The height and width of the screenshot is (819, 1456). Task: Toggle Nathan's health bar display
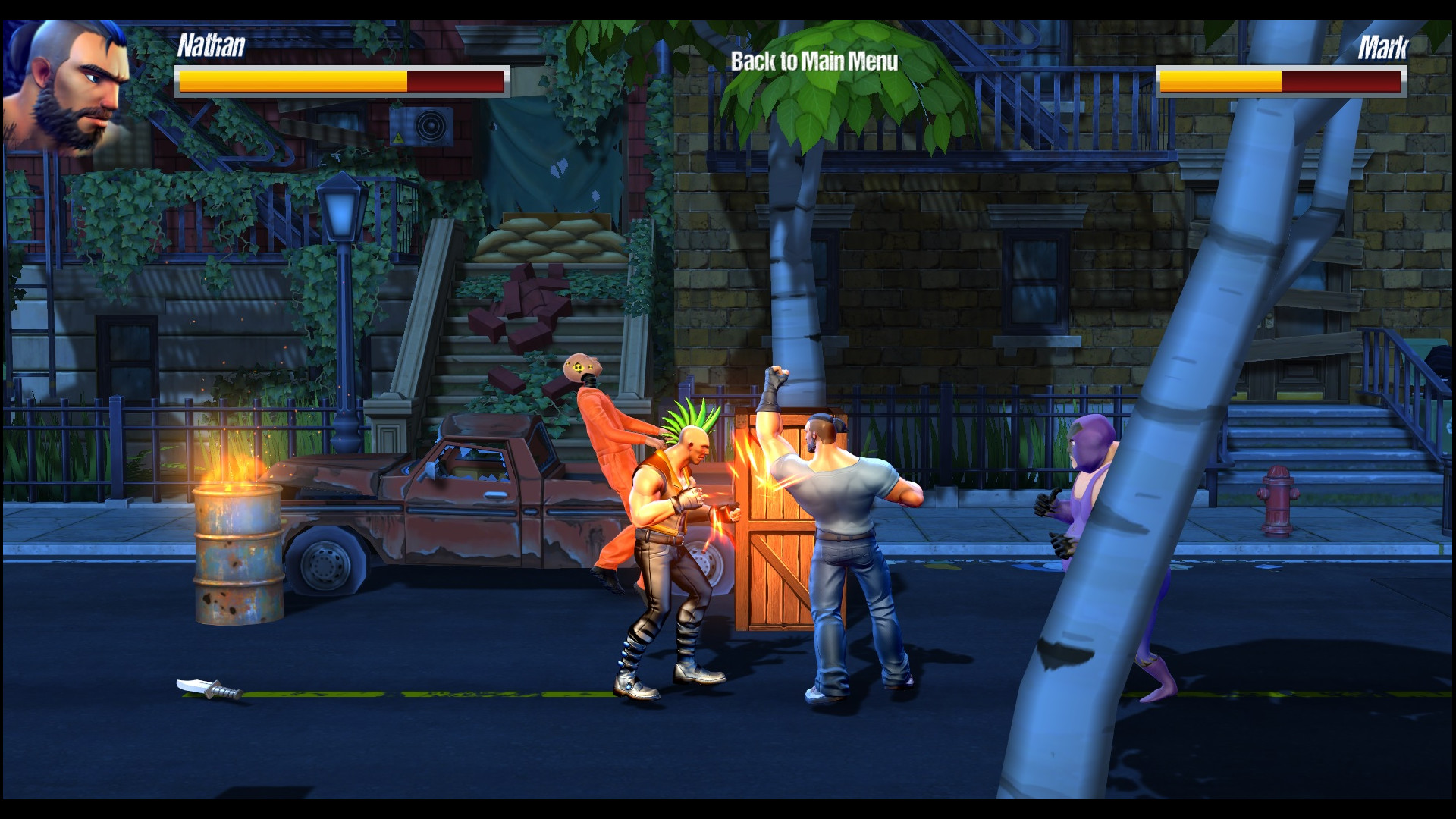click(341, 80)
